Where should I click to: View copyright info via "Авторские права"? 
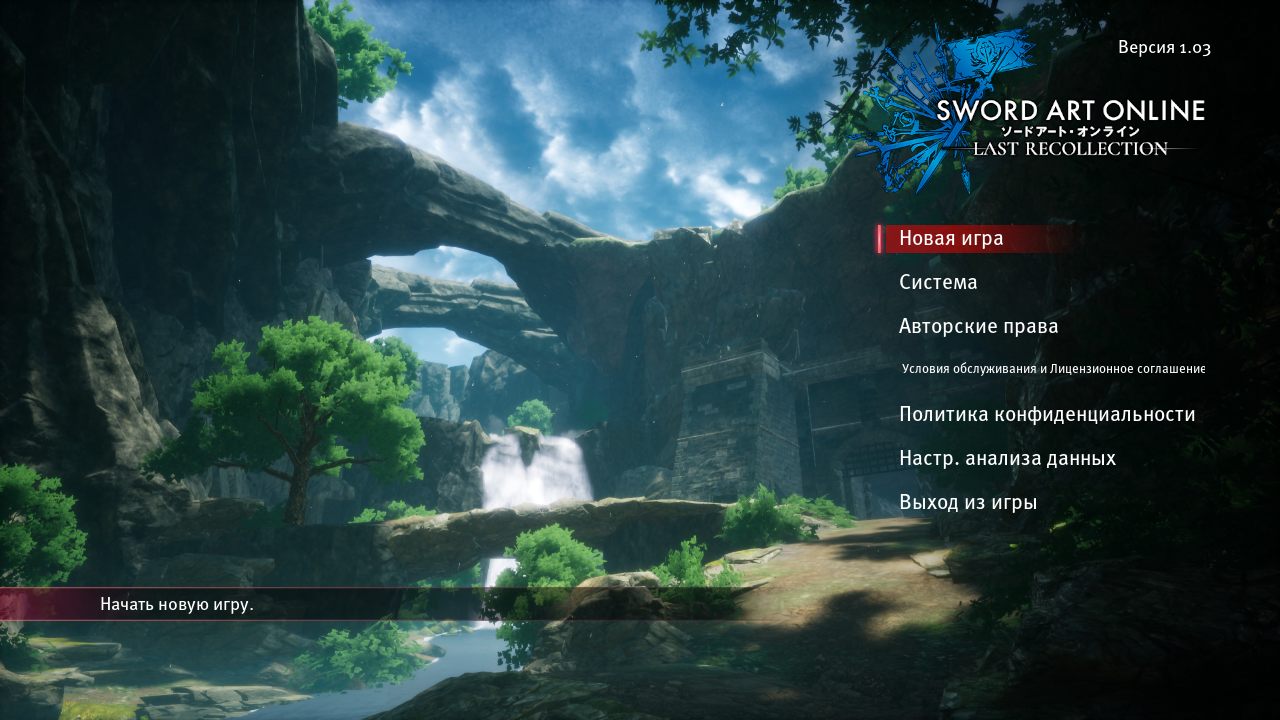click(978, 326)
